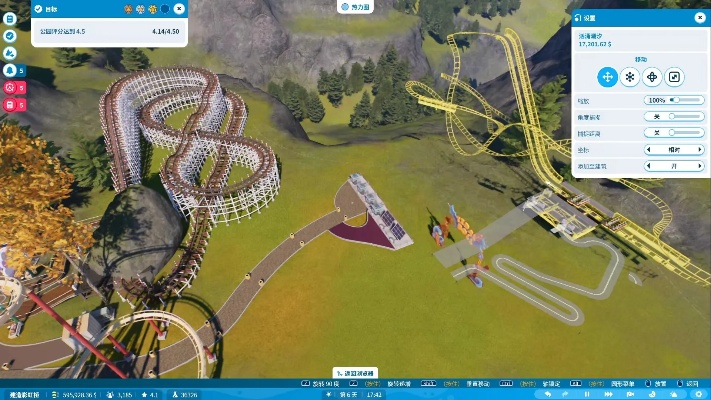Open the clipboard icon at top of sidebar
Image resolution: width=711 pixels, height=400 pixels.
pyautogui.click(x=9, y=18)
